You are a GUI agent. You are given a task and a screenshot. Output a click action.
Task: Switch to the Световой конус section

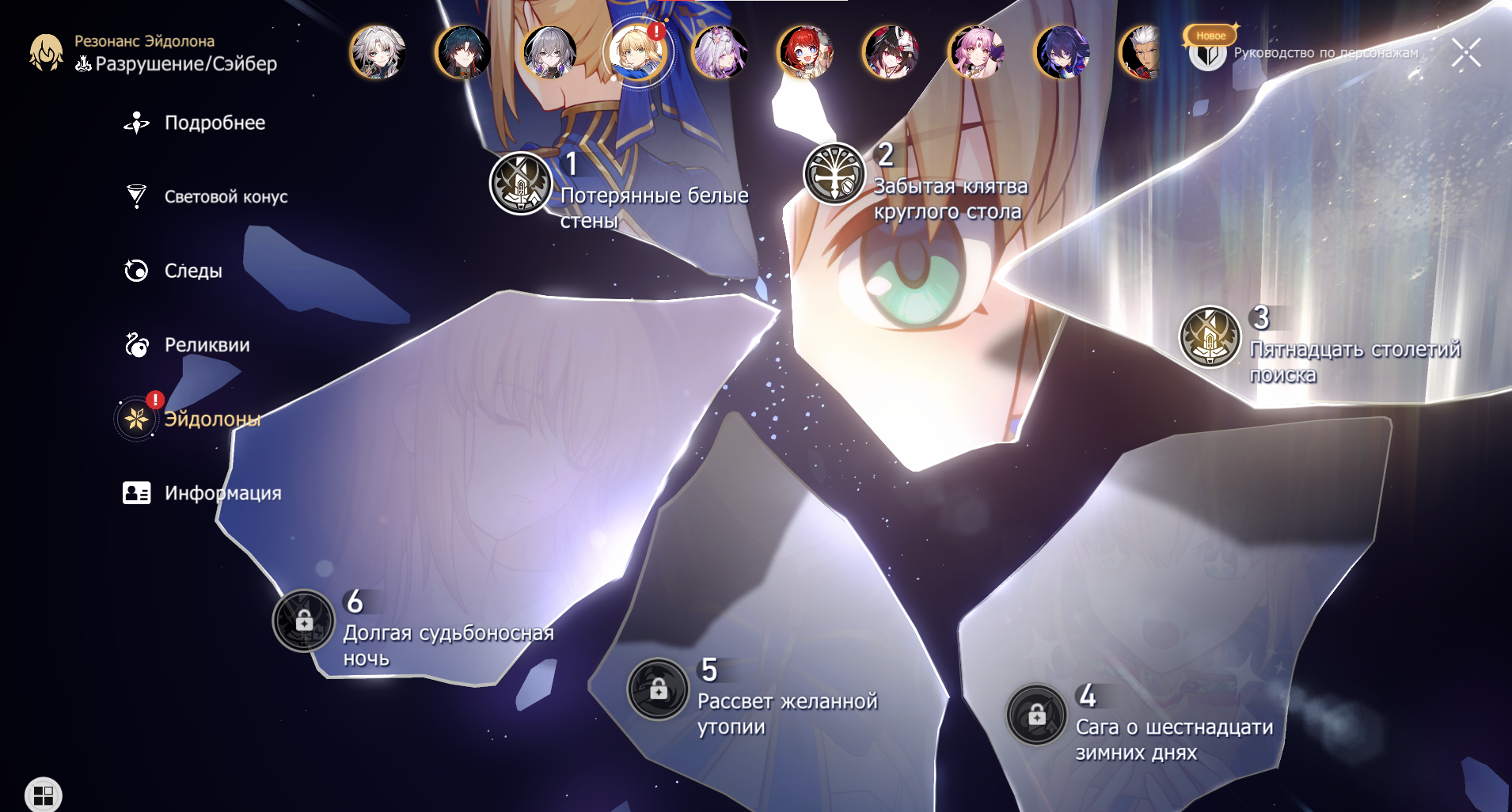tap(225, 197)
